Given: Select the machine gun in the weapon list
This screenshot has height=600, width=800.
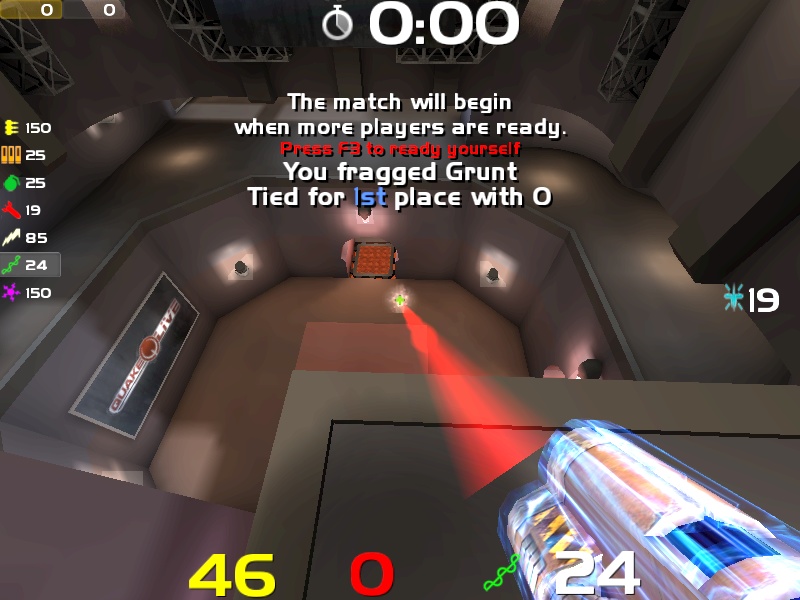Looking at the screenshot, I should point(12,128).
